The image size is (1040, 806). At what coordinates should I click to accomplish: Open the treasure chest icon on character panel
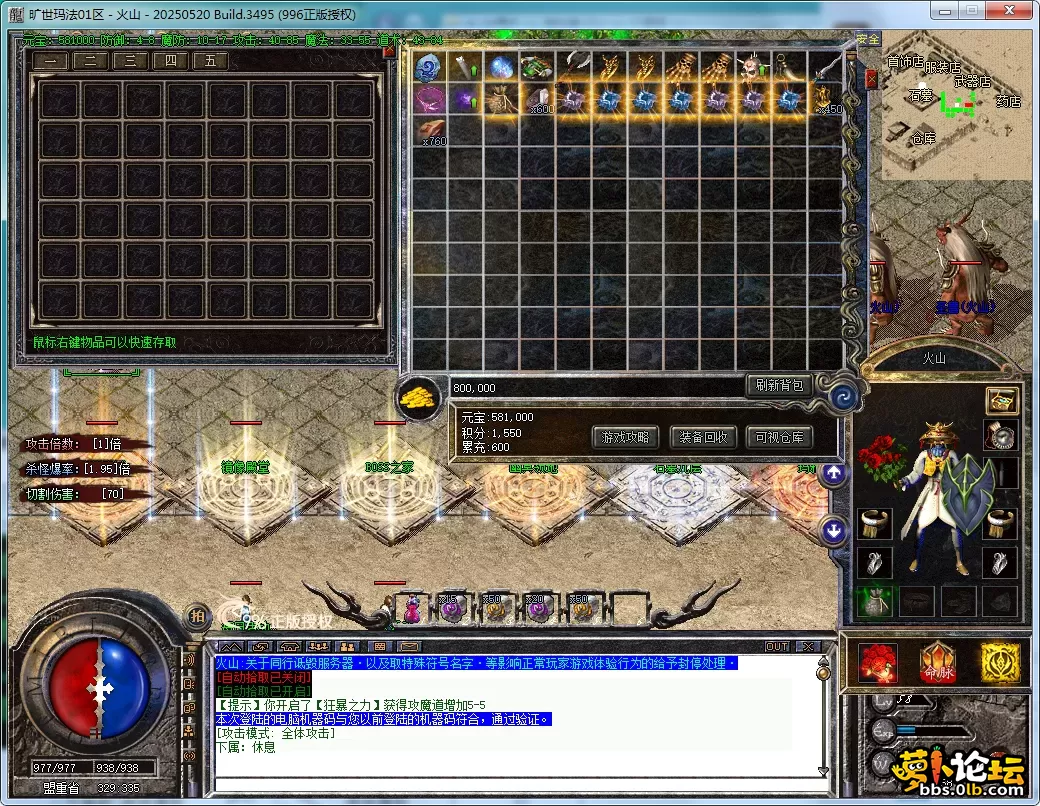[x=1001, y=400]
